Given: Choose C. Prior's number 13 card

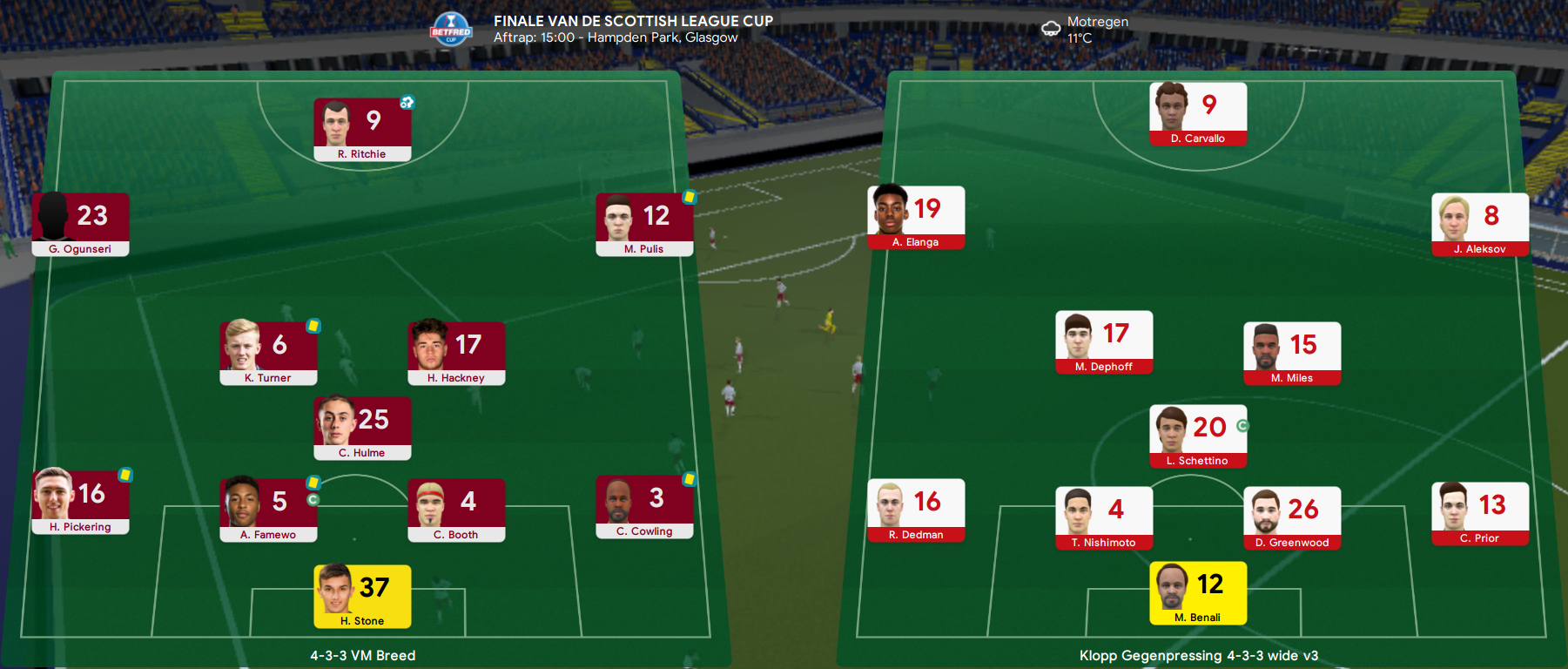Looking at the screenshot, I should [x=1480, y=513].
